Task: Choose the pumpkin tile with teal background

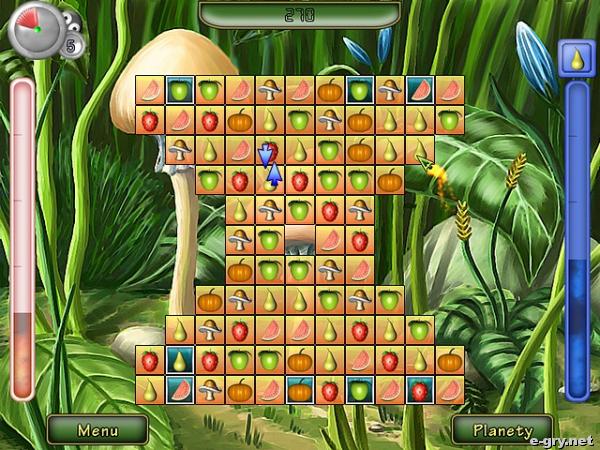Action: pyautogui.click(x=299, y=390)
